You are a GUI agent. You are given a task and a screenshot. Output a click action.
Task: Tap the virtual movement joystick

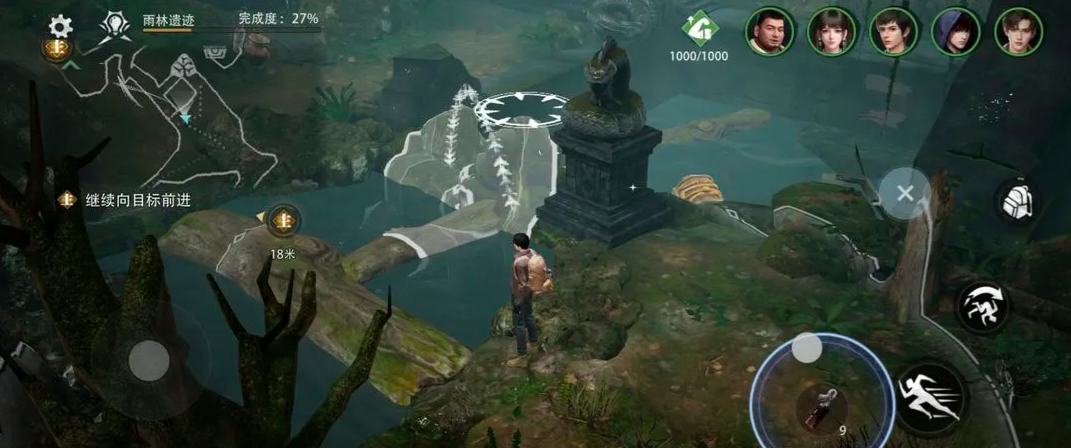pyautogui.click(x=150, y=360)
